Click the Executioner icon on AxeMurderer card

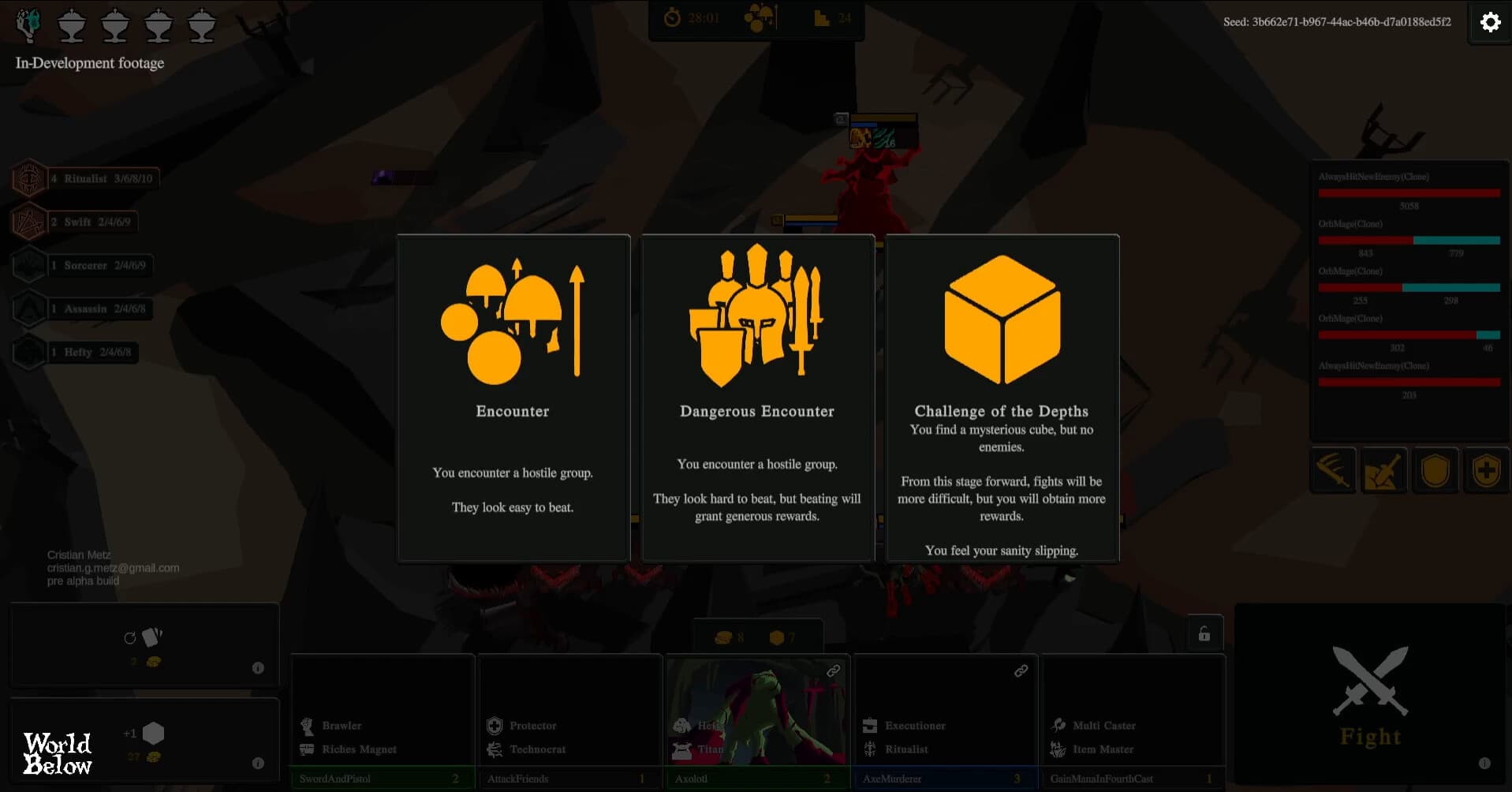870,725
